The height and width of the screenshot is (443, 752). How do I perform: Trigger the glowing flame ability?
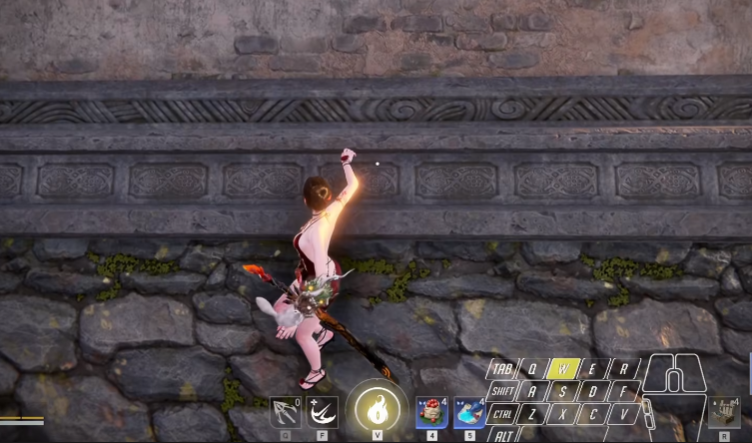click(x=377, y=409)
